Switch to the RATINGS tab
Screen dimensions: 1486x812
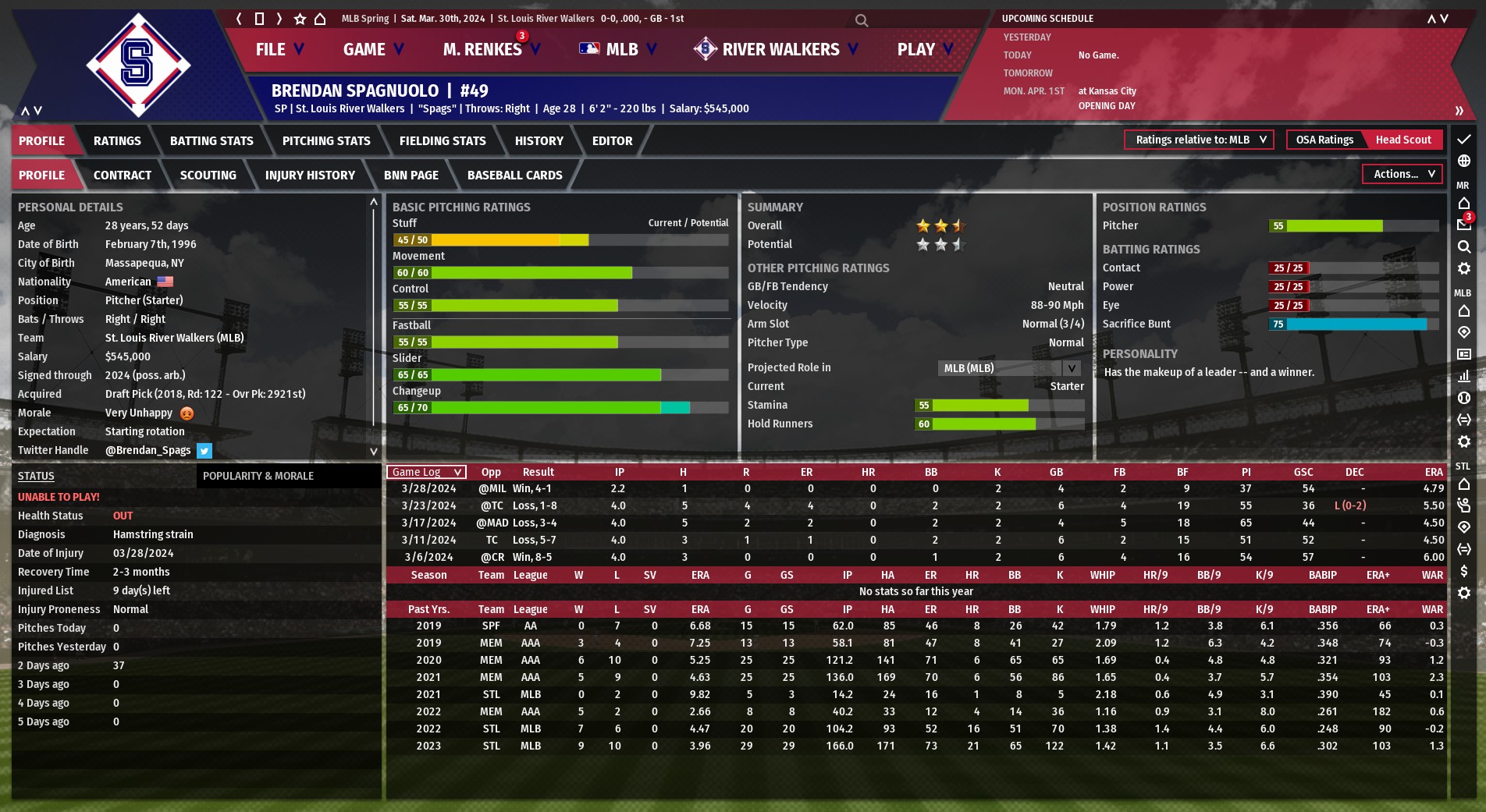point(117,140)
